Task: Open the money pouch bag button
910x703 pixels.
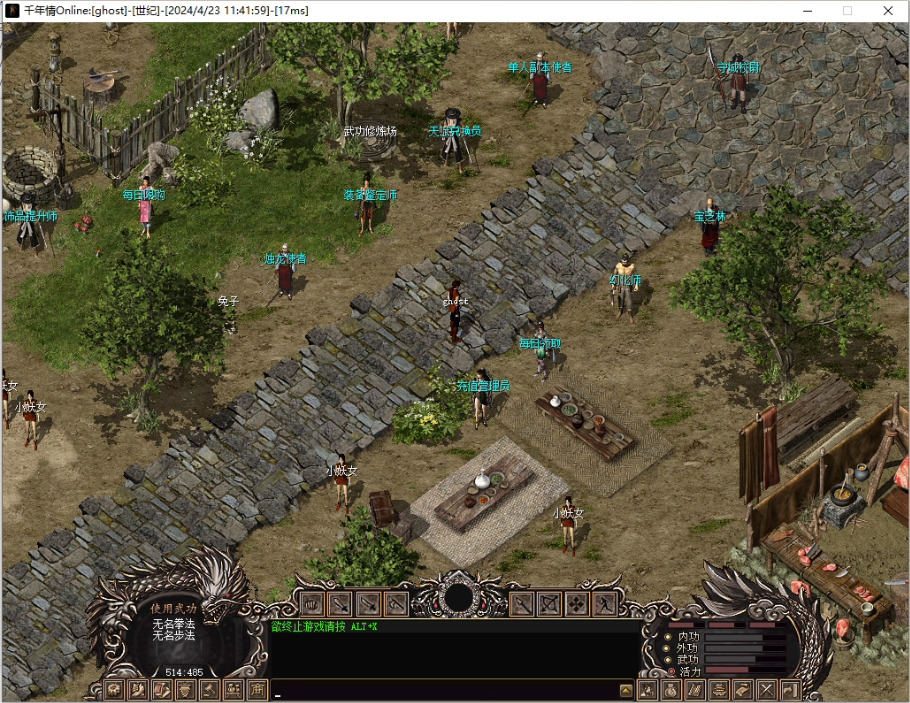Action: tap(671, 690)
